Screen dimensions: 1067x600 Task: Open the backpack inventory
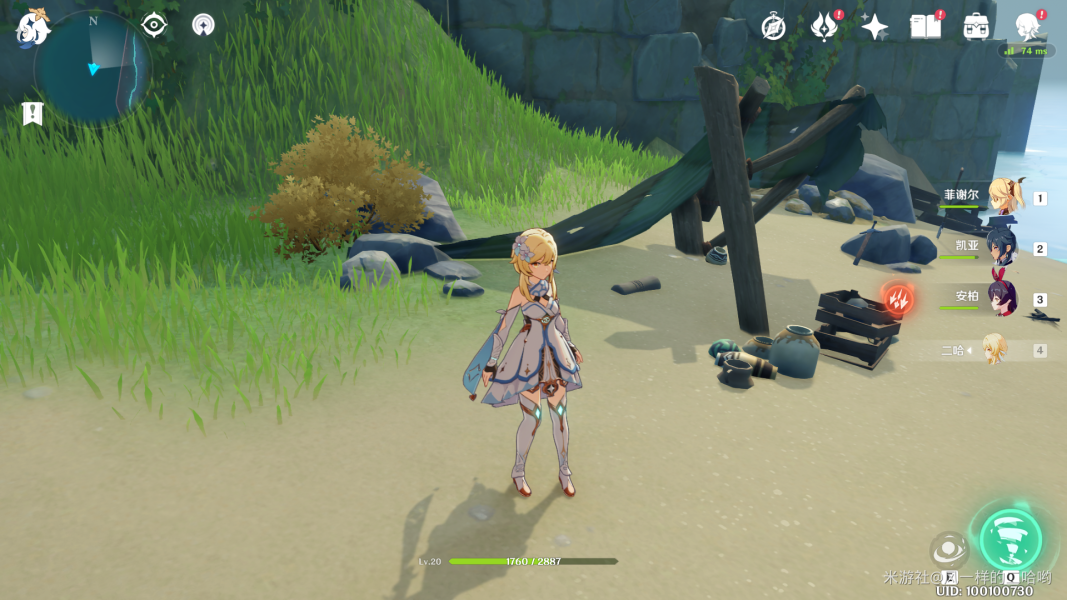[976, 27]
